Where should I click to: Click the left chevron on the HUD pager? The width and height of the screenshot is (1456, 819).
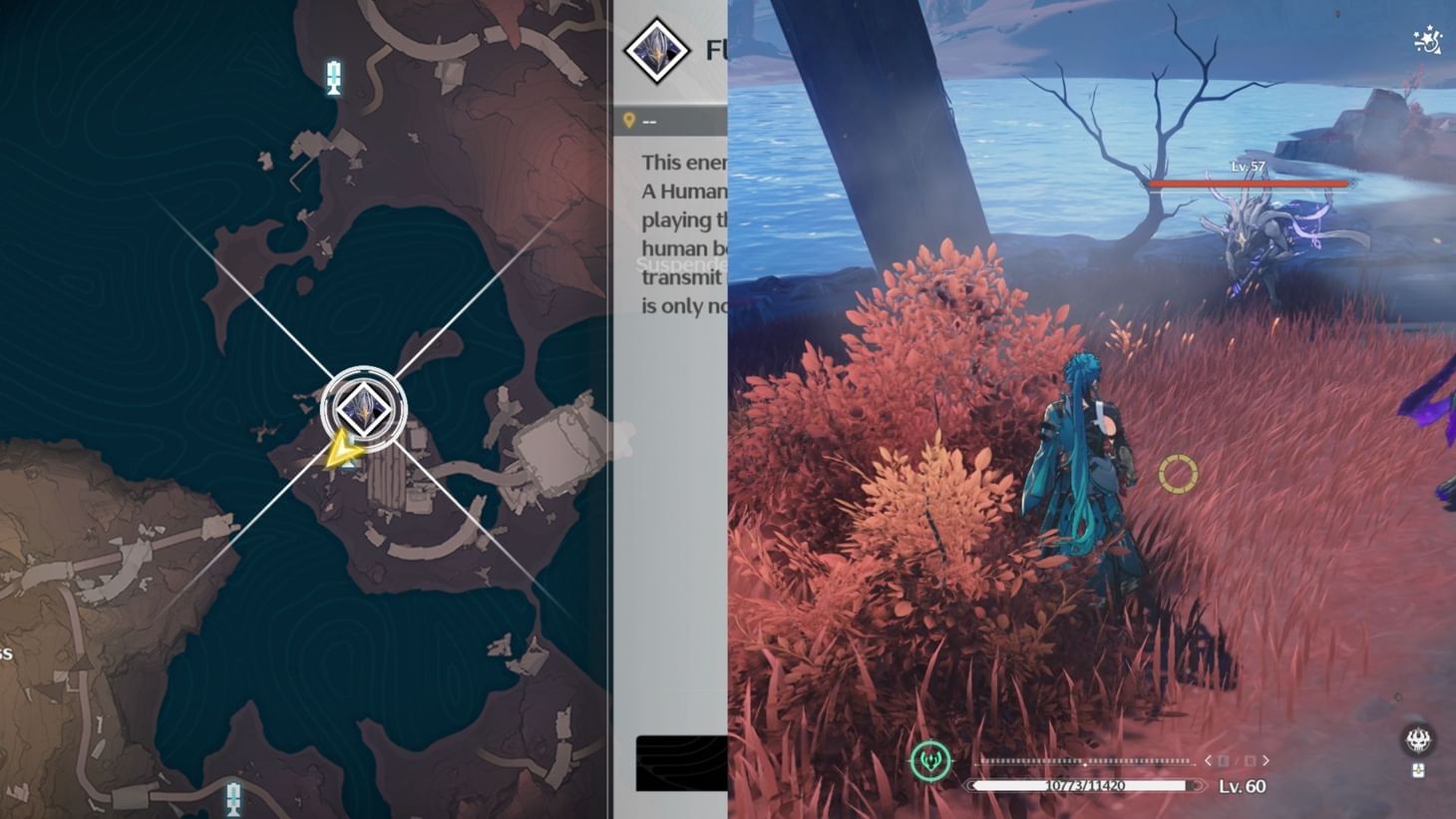pyautogui.click(x=1210, y=760)
